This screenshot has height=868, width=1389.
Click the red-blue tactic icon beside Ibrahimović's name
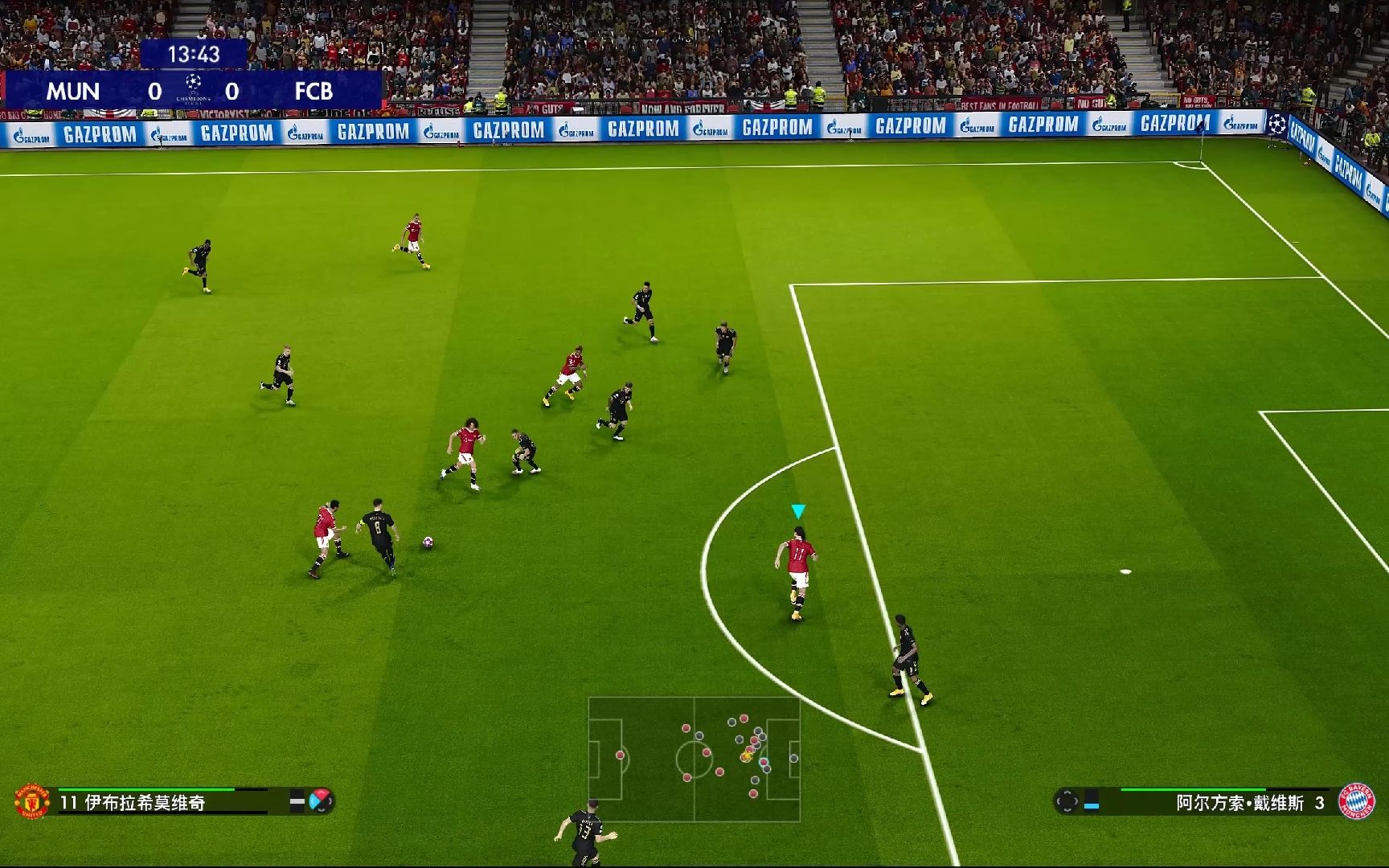pyautogui.click(x=320, y=800)
